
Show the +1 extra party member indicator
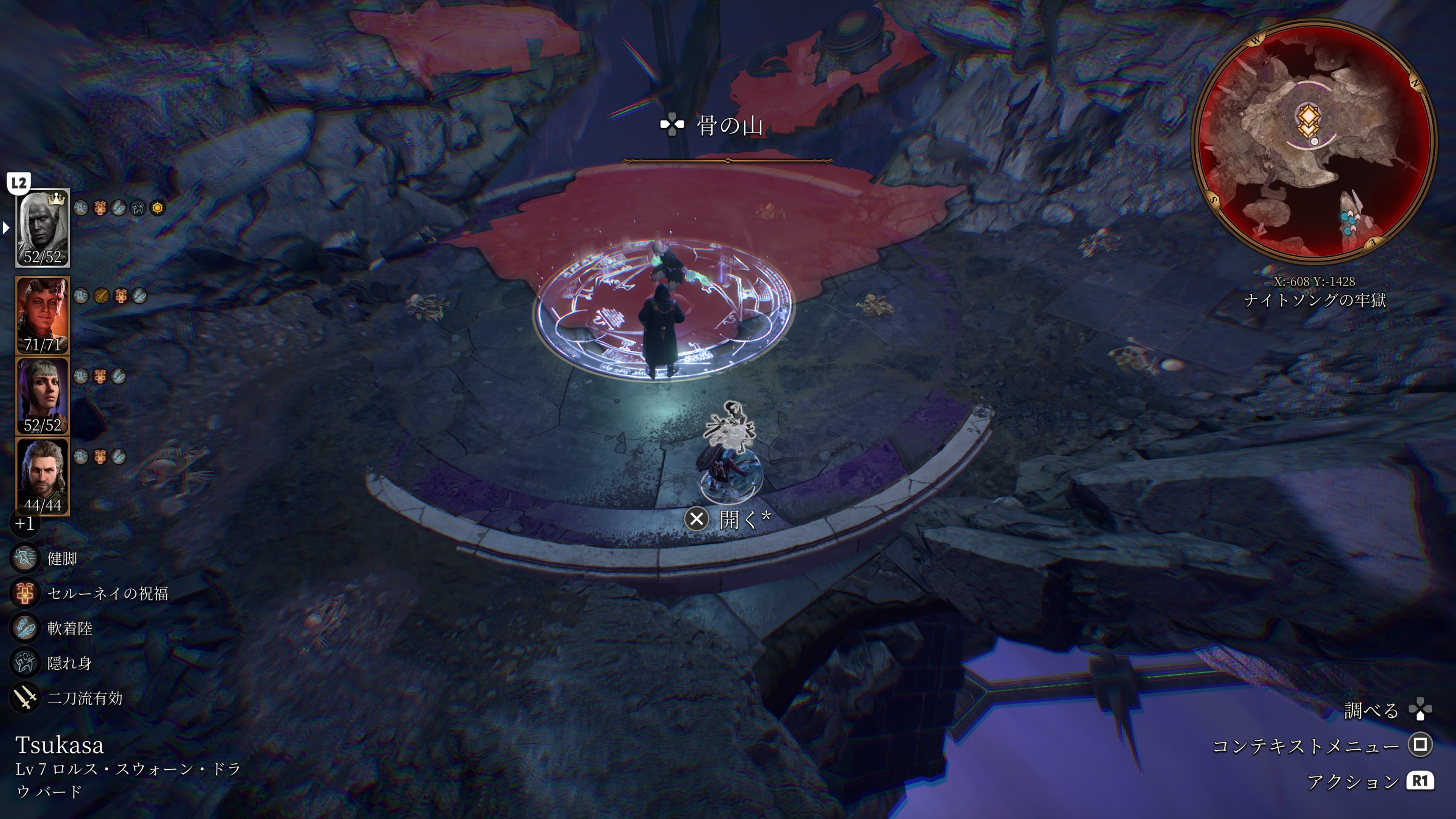pos(24,523)
